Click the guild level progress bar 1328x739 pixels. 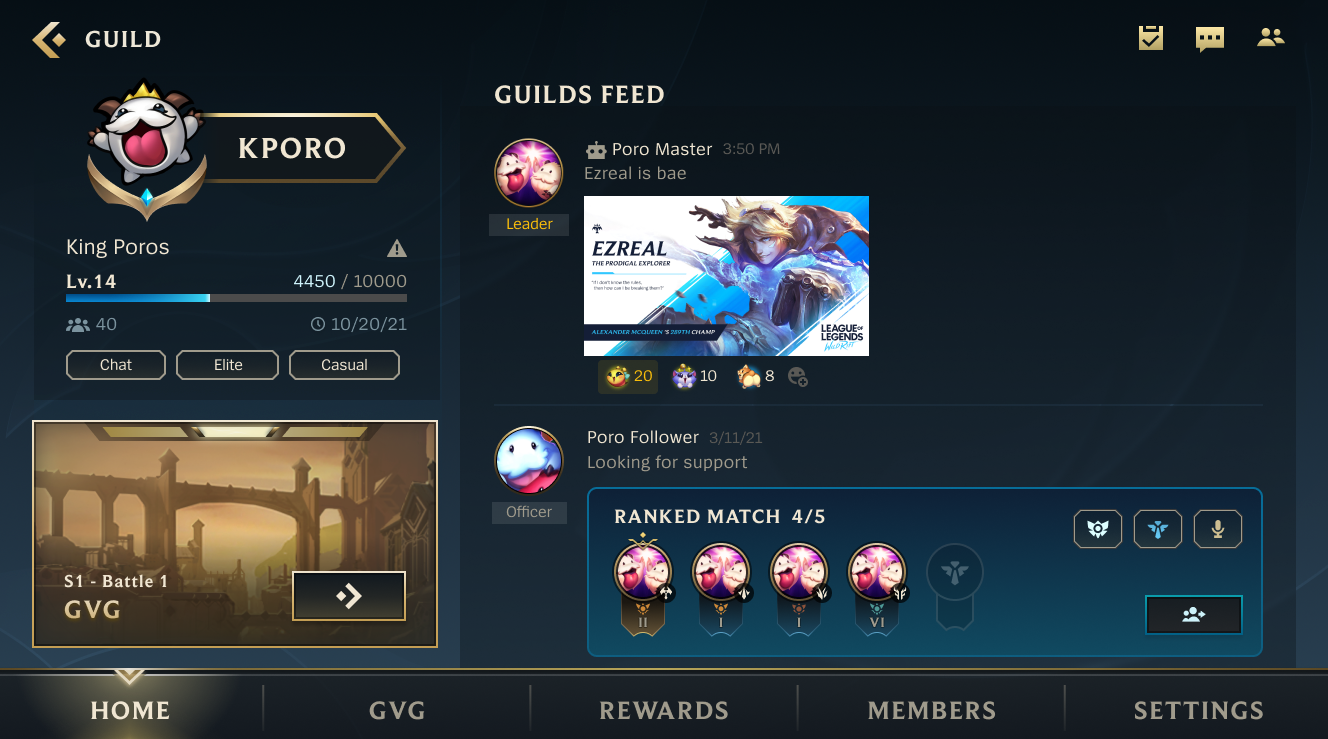(x=237, y=297)
